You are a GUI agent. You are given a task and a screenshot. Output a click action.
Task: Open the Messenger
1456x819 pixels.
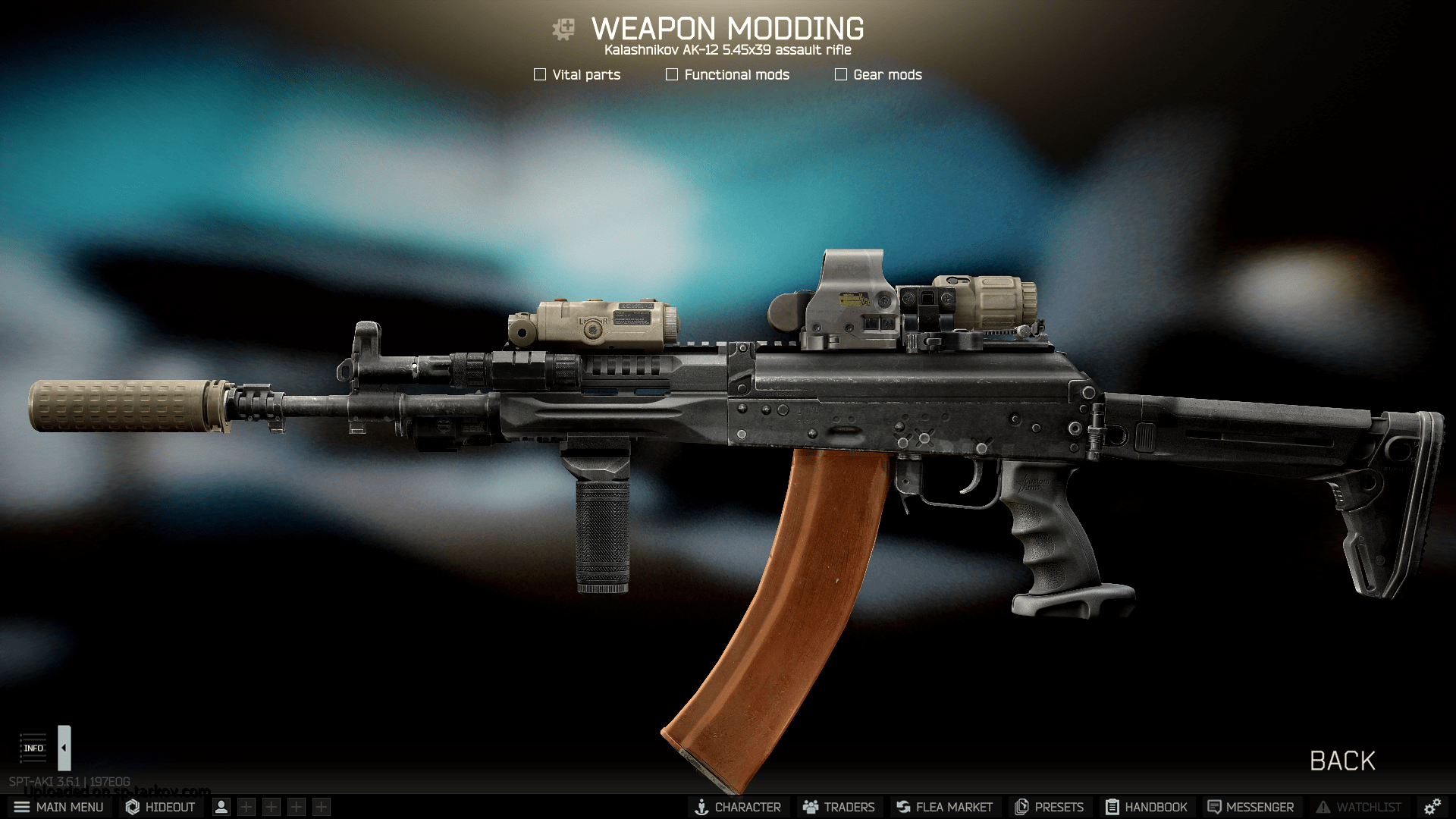[1250, 807]
